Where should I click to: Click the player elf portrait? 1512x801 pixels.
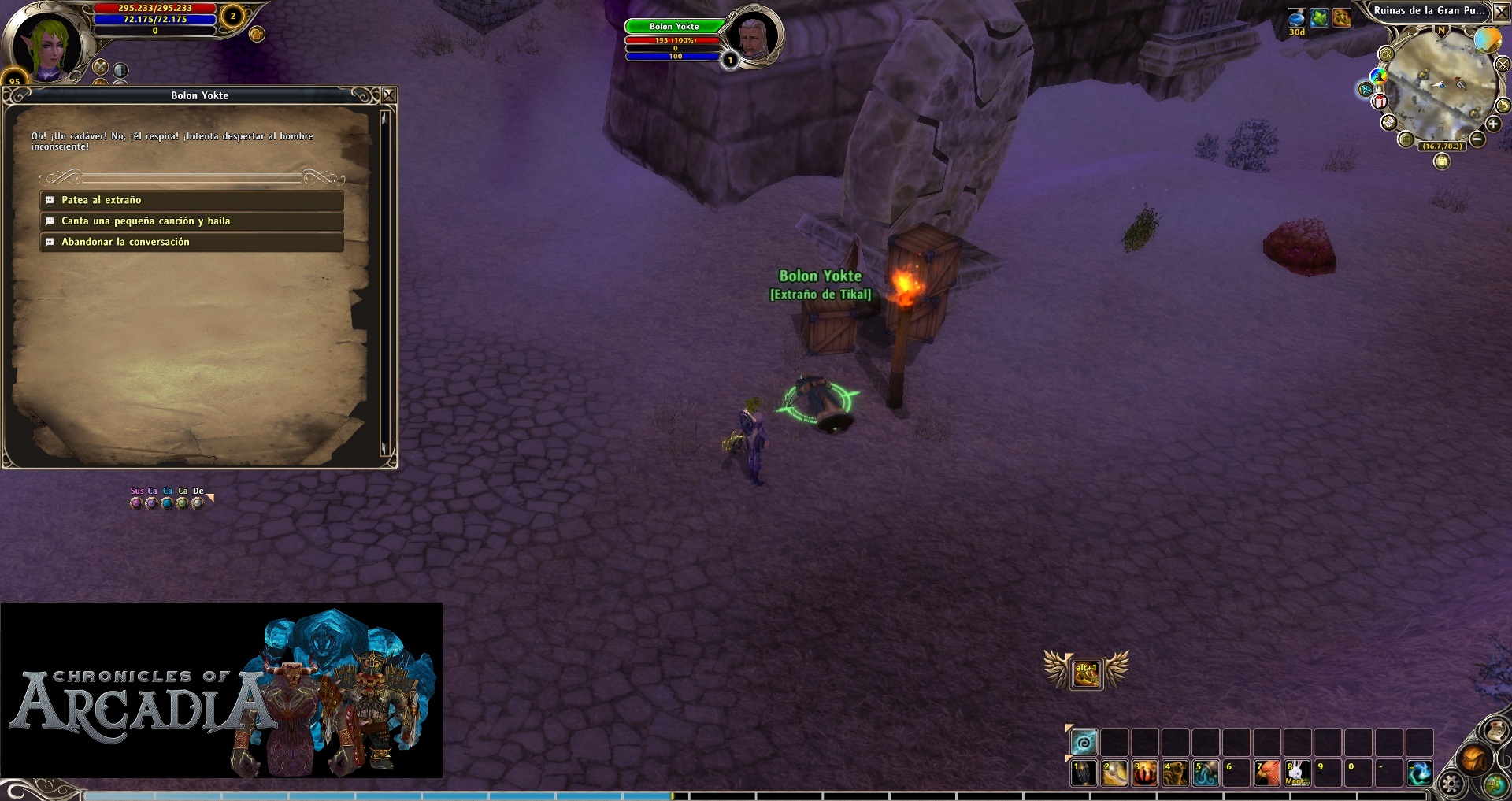coord(46,43)
